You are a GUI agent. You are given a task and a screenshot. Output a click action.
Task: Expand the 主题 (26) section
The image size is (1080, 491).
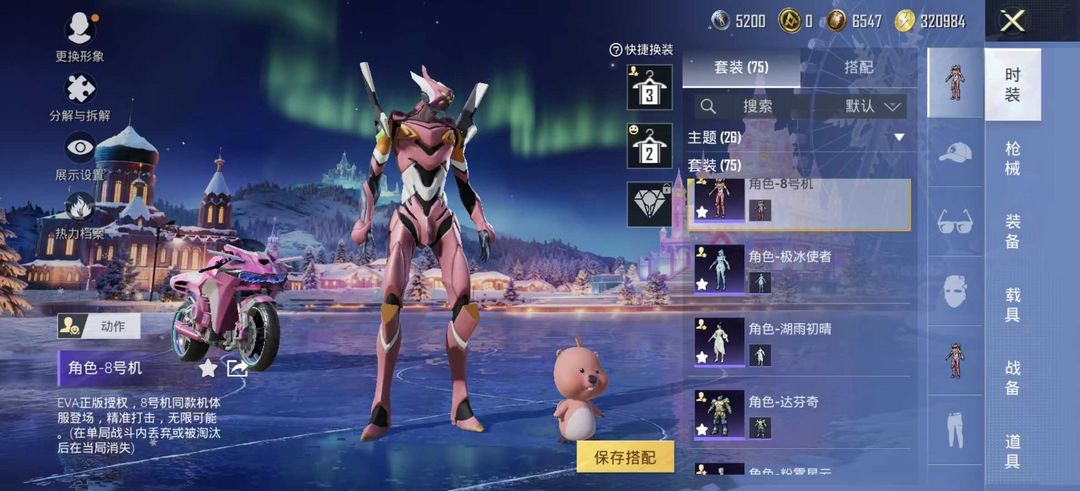[898, 137]
